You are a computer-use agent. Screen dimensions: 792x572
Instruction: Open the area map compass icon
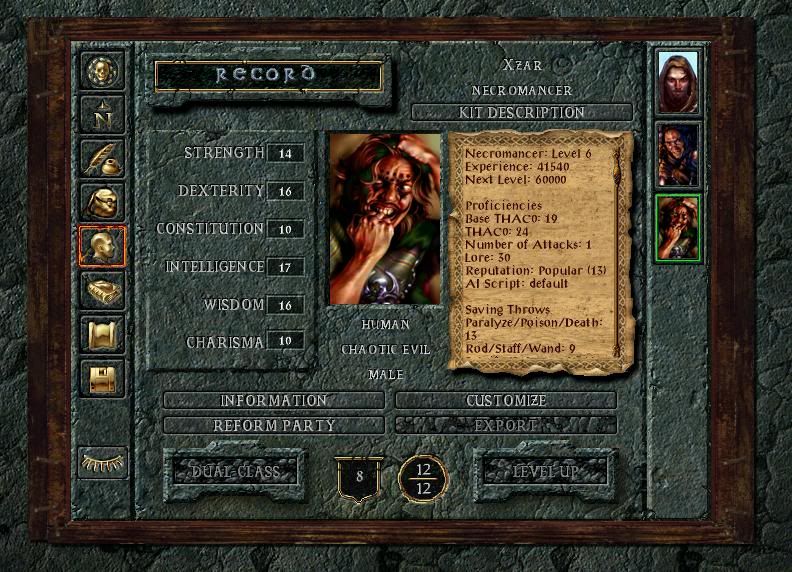pos(102,116)
